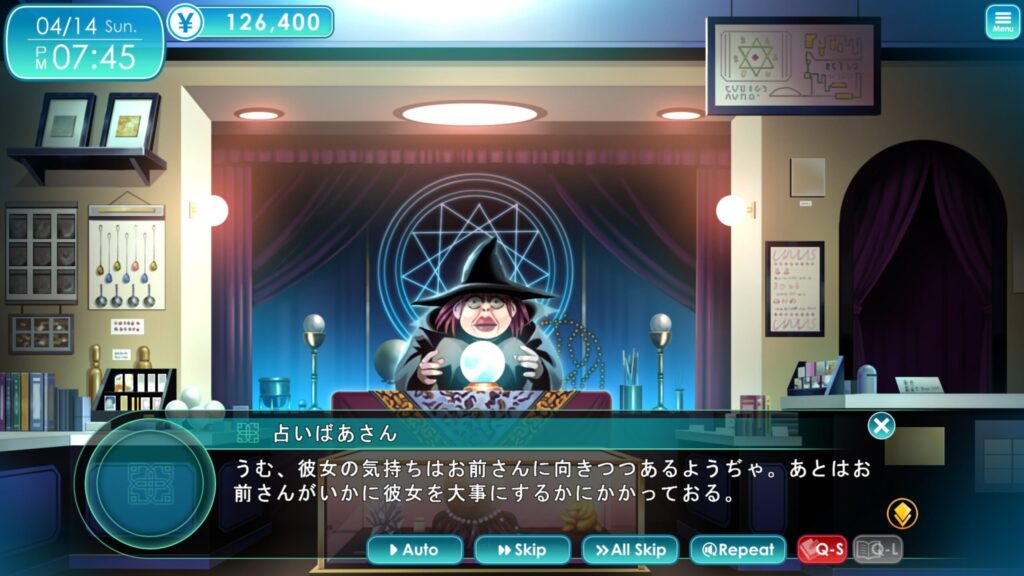Screen dimensions: 1024x576
Task: Quick save with Q-S button
Action: (822, 549)
